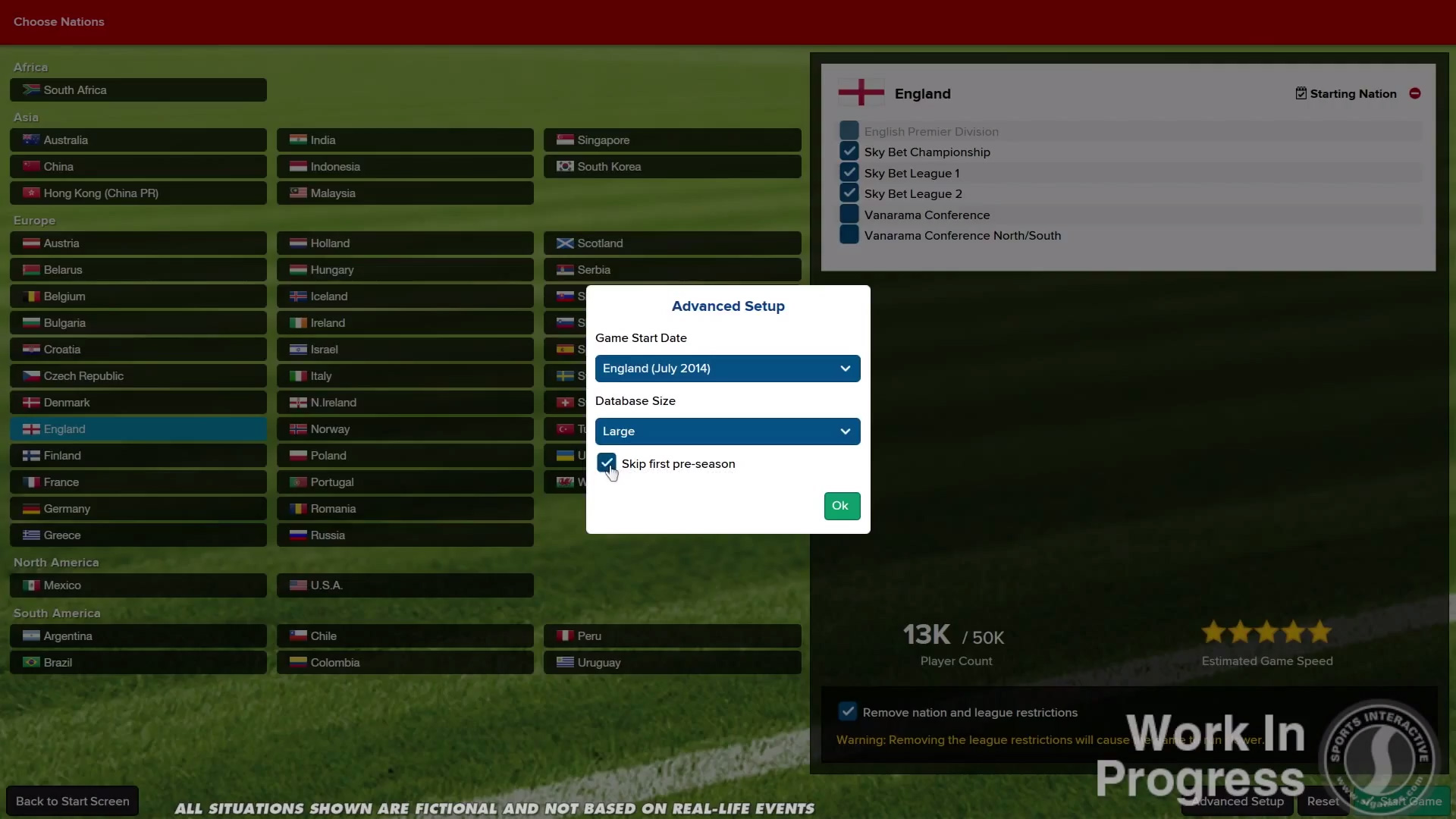Open the Database Size dropdown
The height and width of the screenshot is (819, 1456).
click(727, 431)
